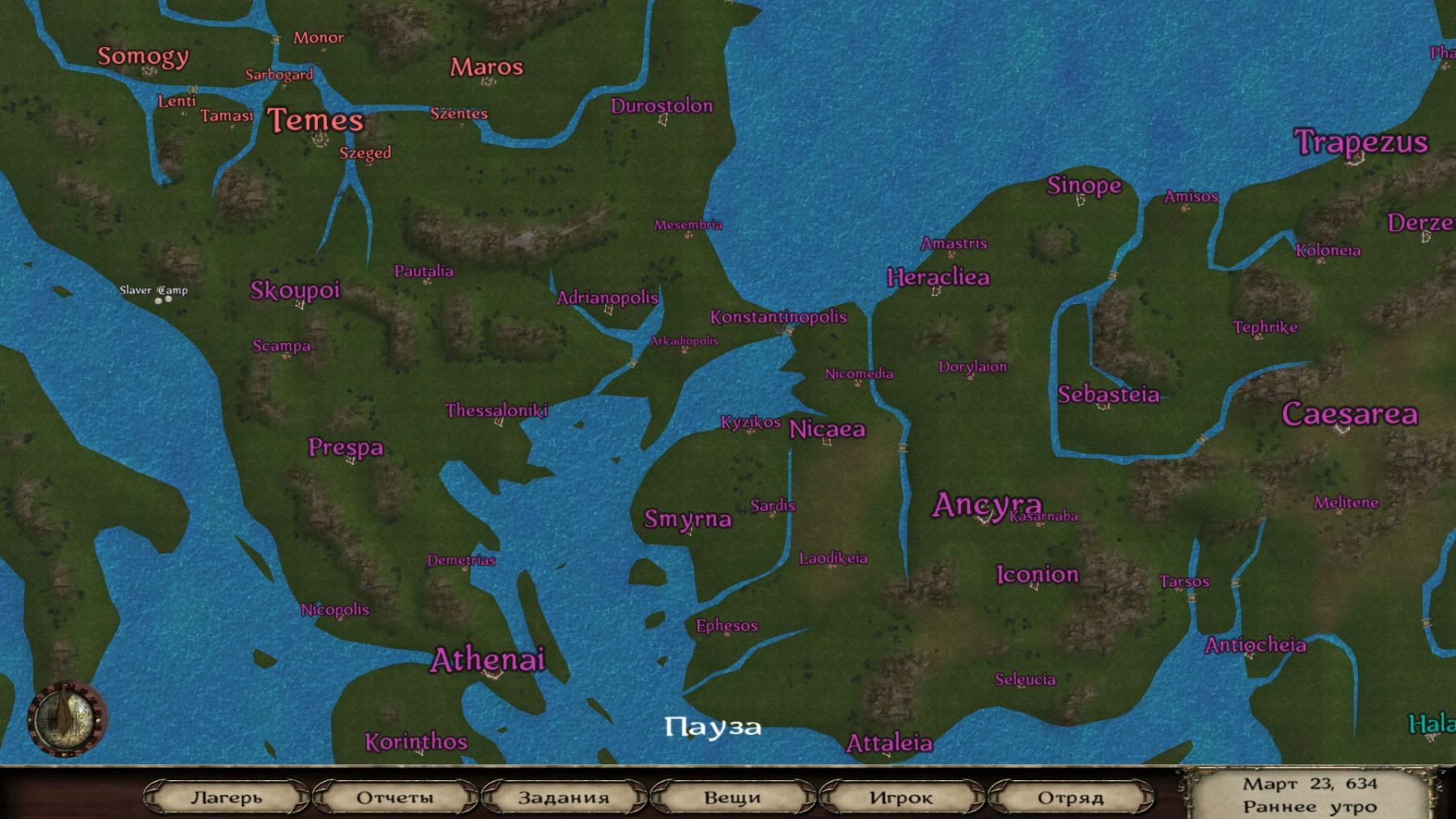View the Игрок (Character) sheet
The image size is (1456, 819).
[900, 797]
